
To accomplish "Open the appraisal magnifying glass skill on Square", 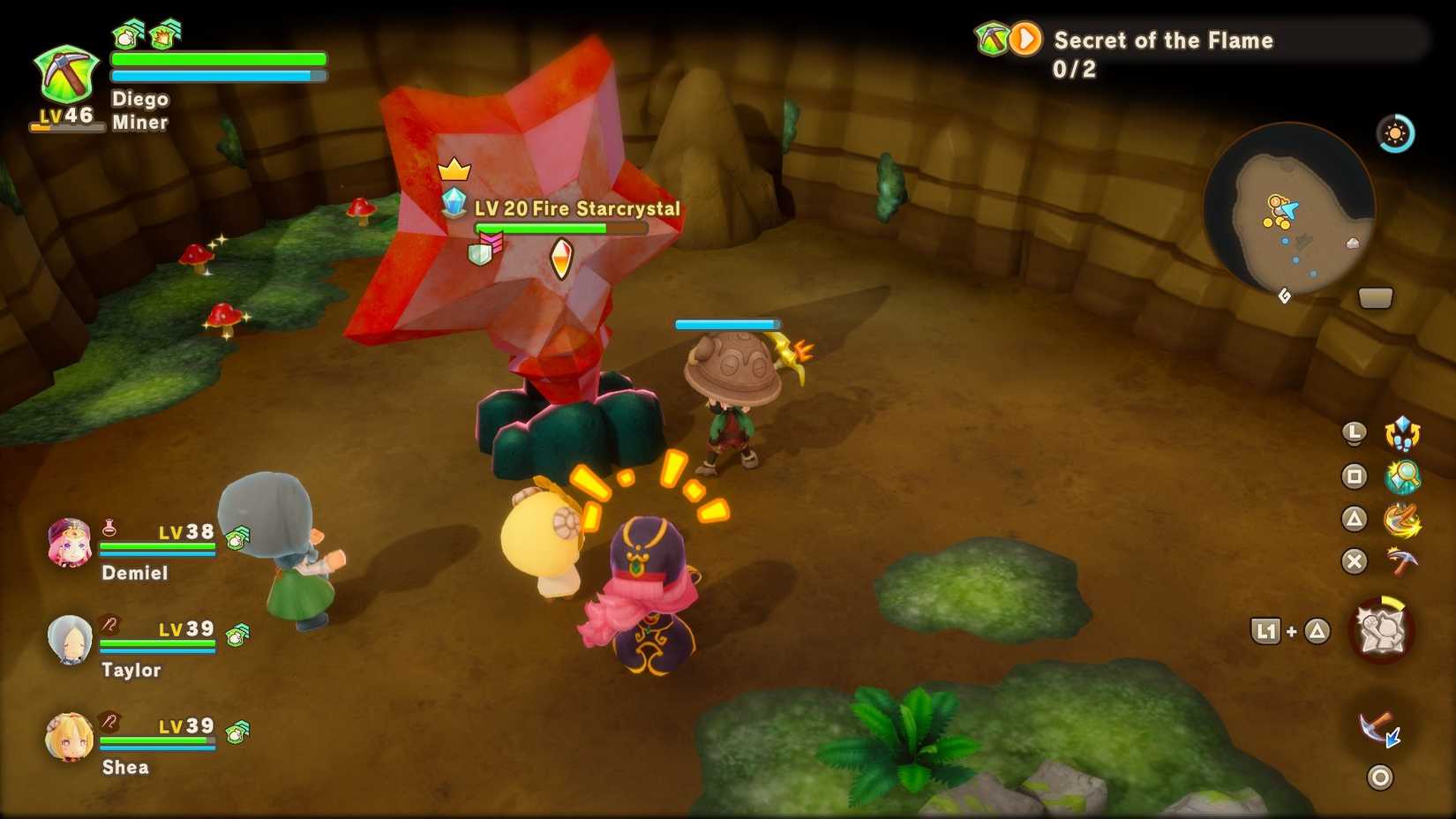I will point(1400,476).
